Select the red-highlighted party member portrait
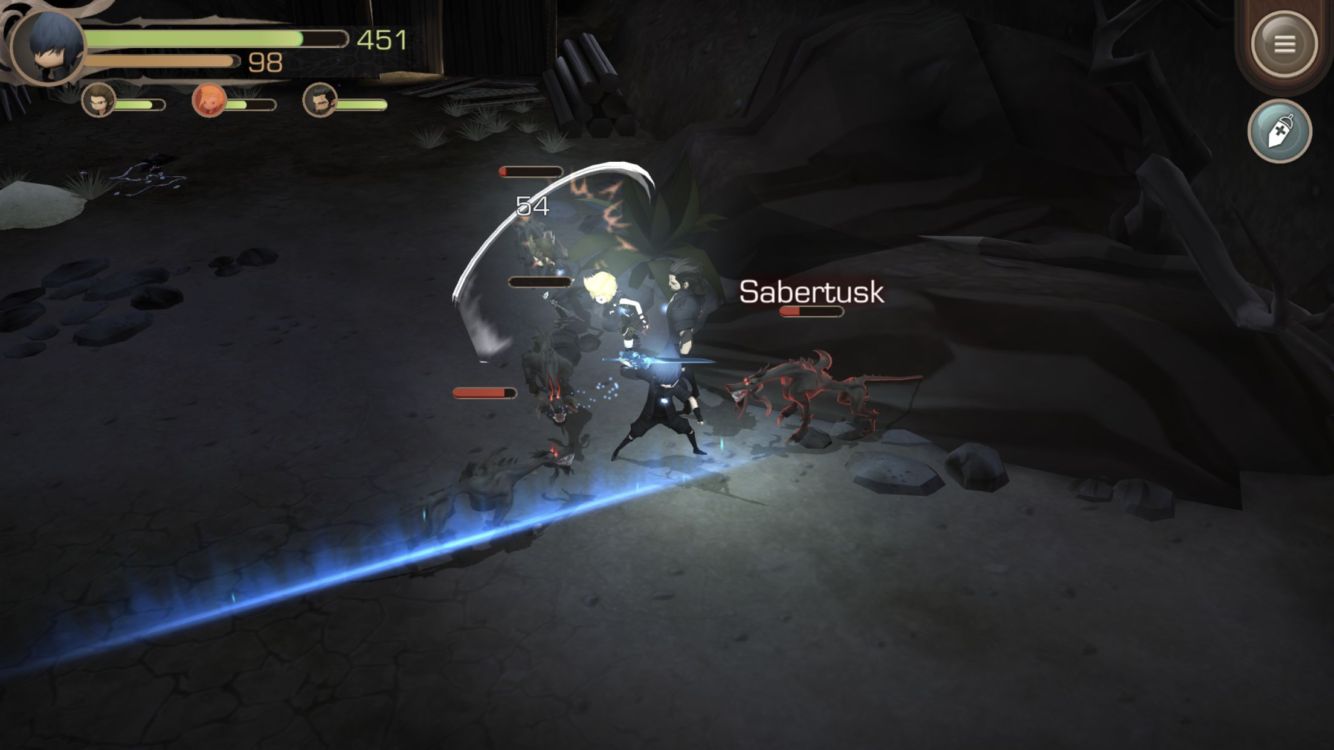Image resolution: width=1334 pixels, height=750 pixels. tap(209, 101)
